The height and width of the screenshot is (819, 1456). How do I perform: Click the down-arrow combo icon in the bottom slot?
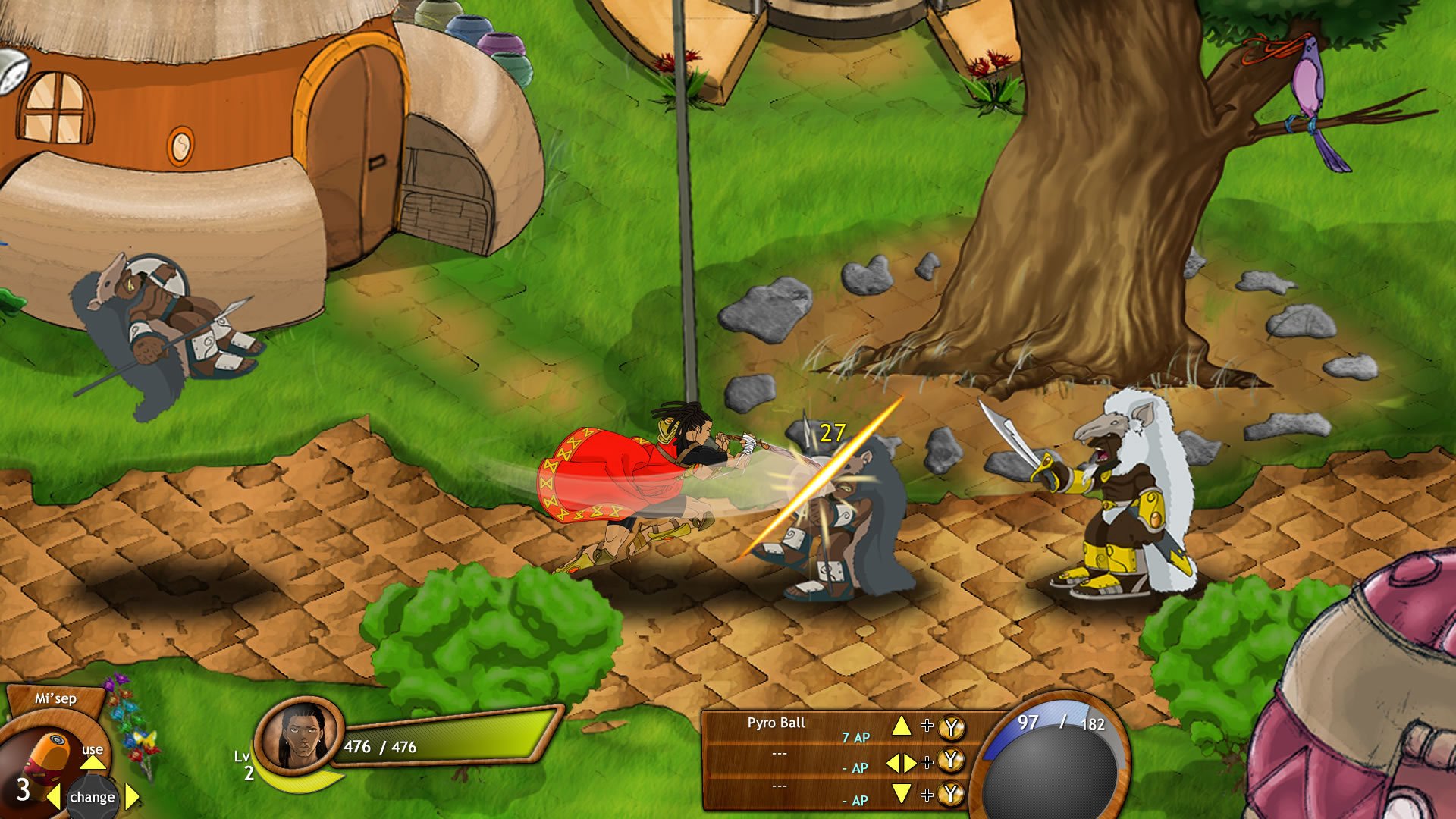[x=902, y=792]
